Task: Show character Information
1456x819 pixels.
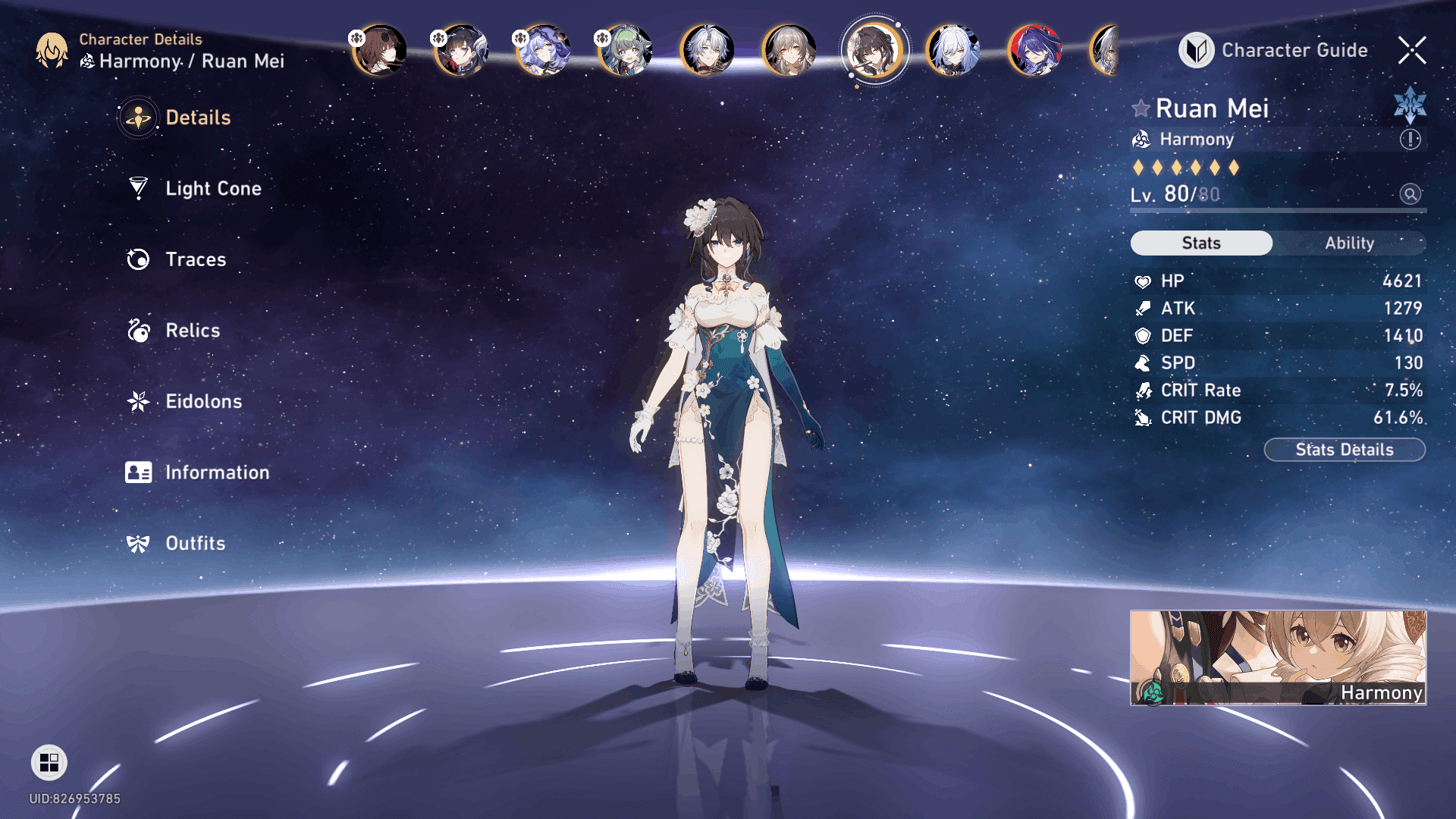Action: (216, 472)
